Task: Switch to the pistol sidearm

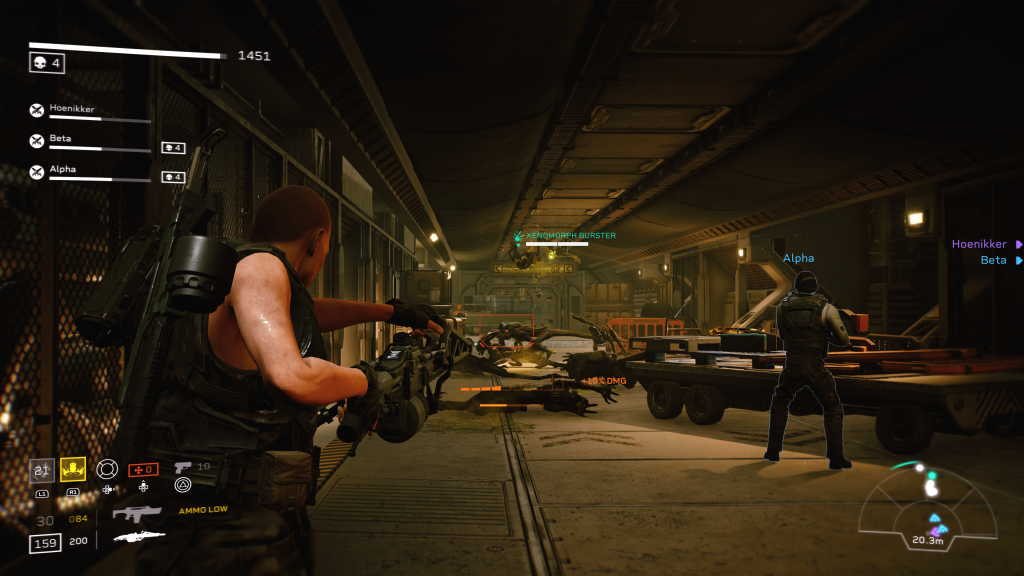Action: pyautogui.click(x=183, y=467)
